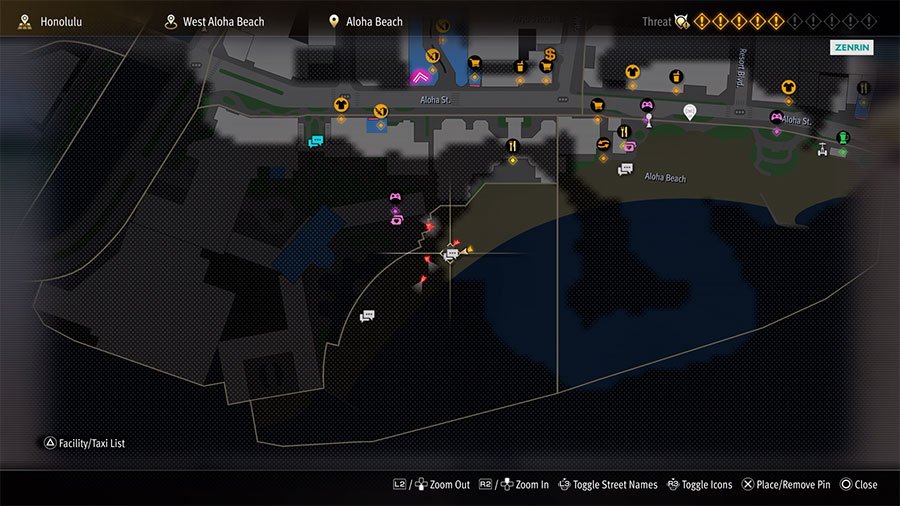The height and width of the screenshot is (506, 900).
Task: Select white chat bubble beside Aloha Beach label
Action: coord(626,169)
